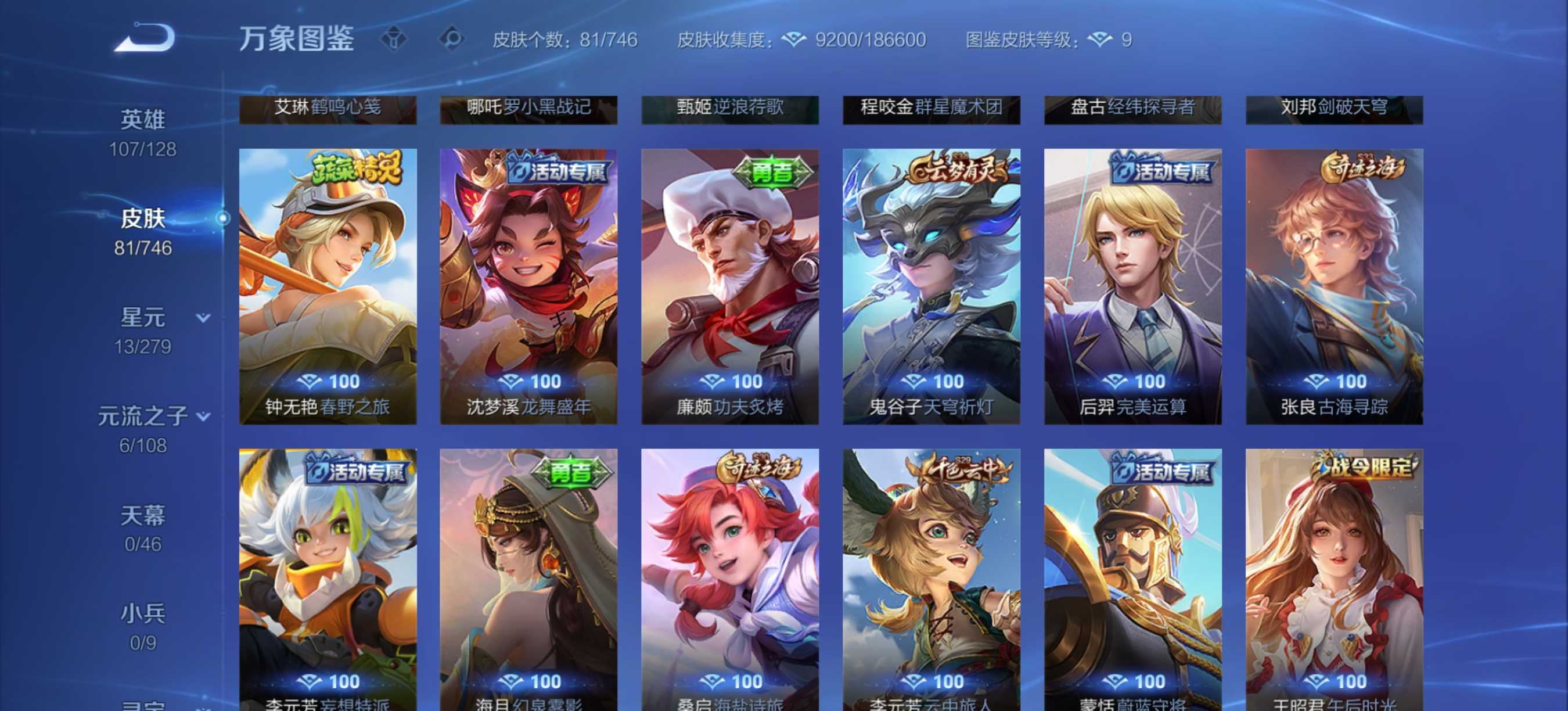Select the 后羿完美运算 skin thumbnail
This screenshot has height=711, width=1568.
tap(1134, 286)
